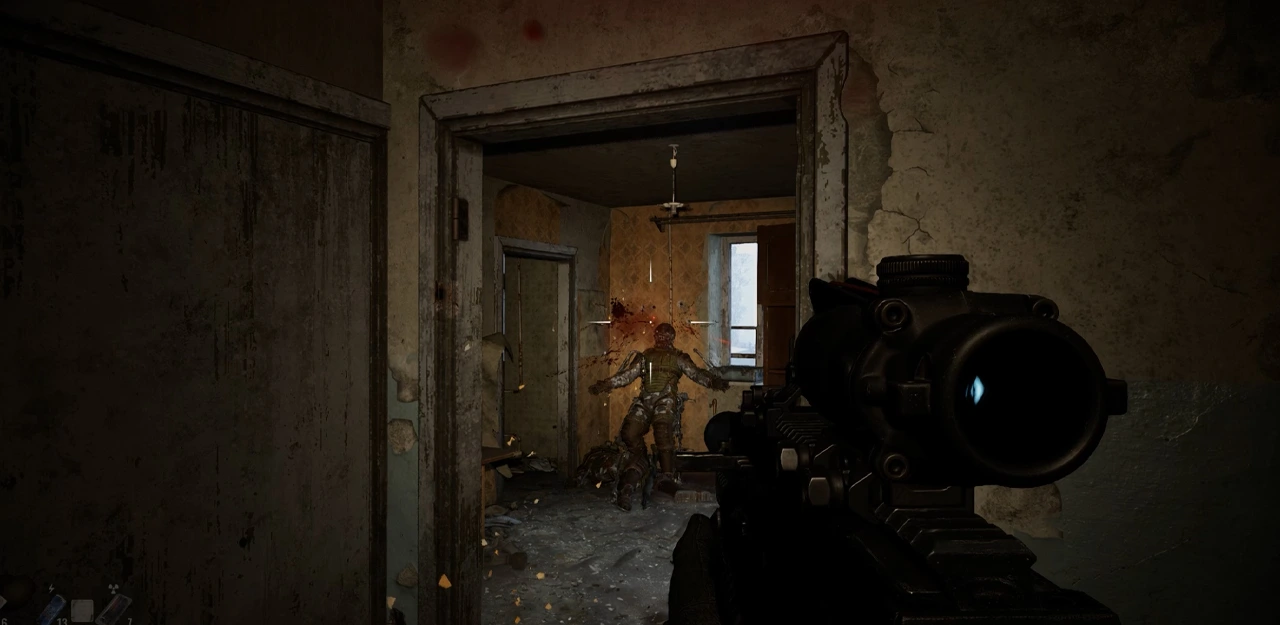Select the anti-radiation item quick slot
This screenshot has width=1280, height=625.
(x=112, y=608)
